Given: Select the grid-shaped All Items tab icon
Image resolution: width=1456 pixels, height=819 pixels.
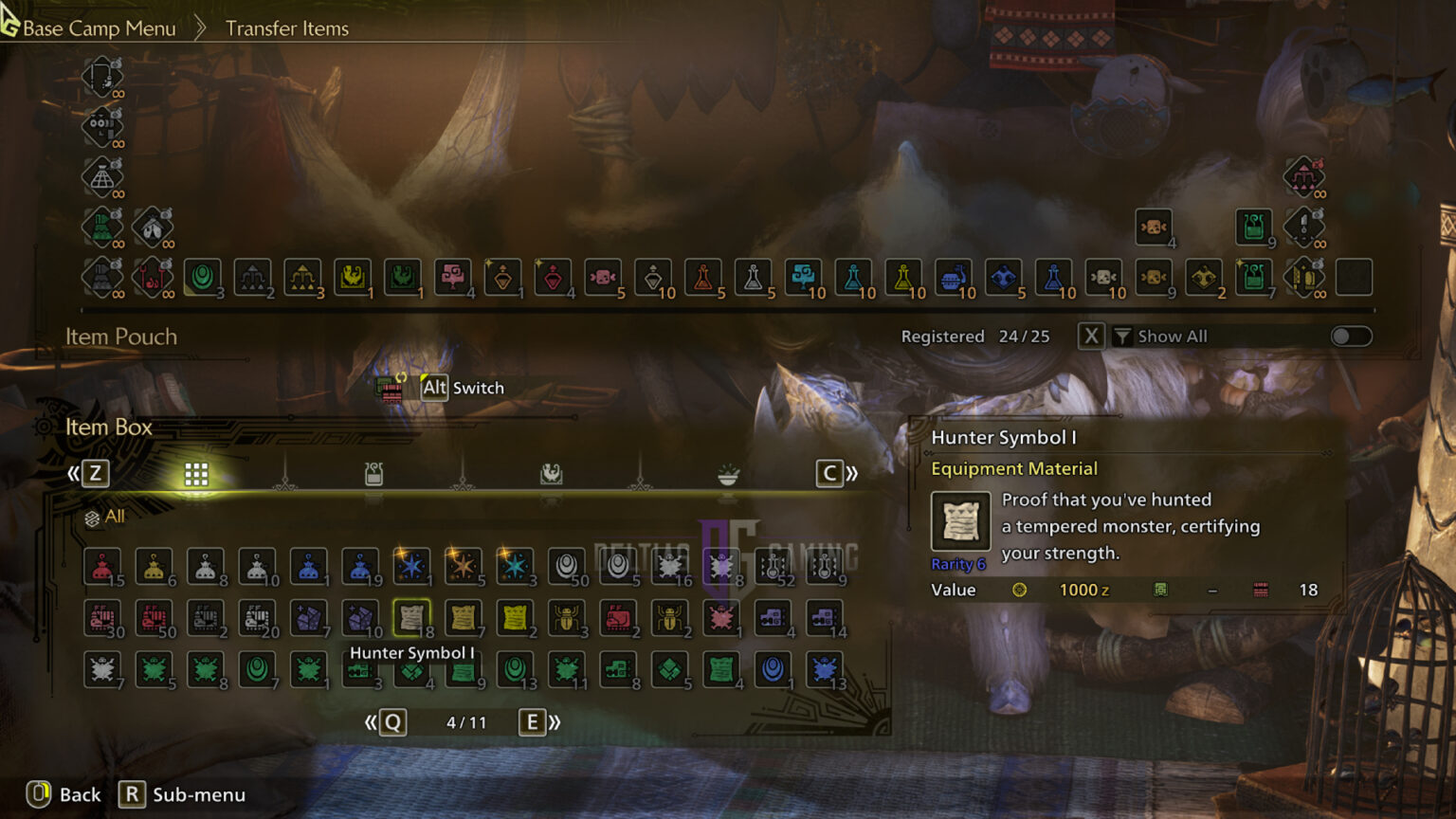Looking at the screenshot, I should click(x=196, y=473).
